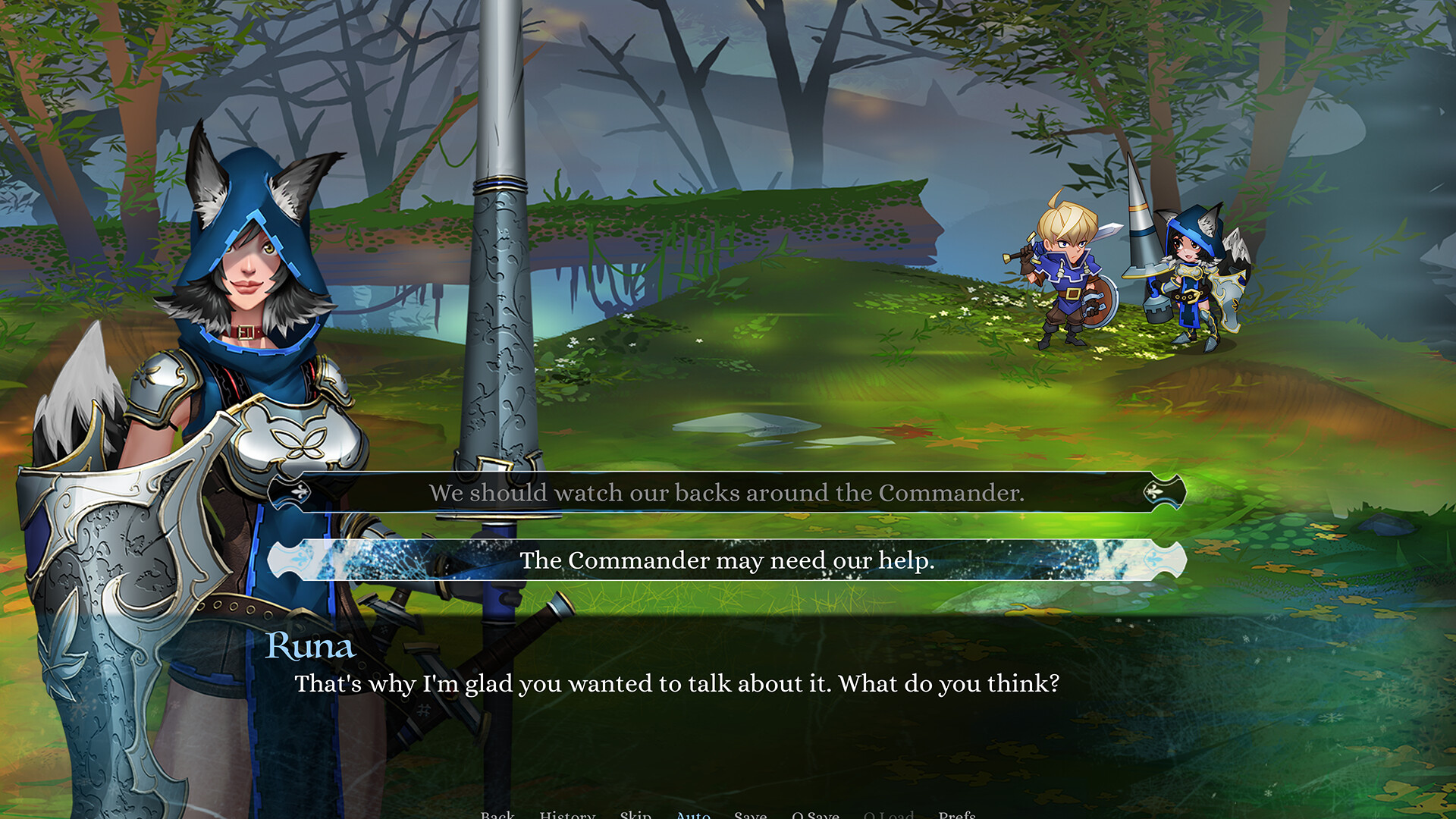Expand the dialogue History log
The width and height of the screenshot is (1456, 819).
coord(567,814)
